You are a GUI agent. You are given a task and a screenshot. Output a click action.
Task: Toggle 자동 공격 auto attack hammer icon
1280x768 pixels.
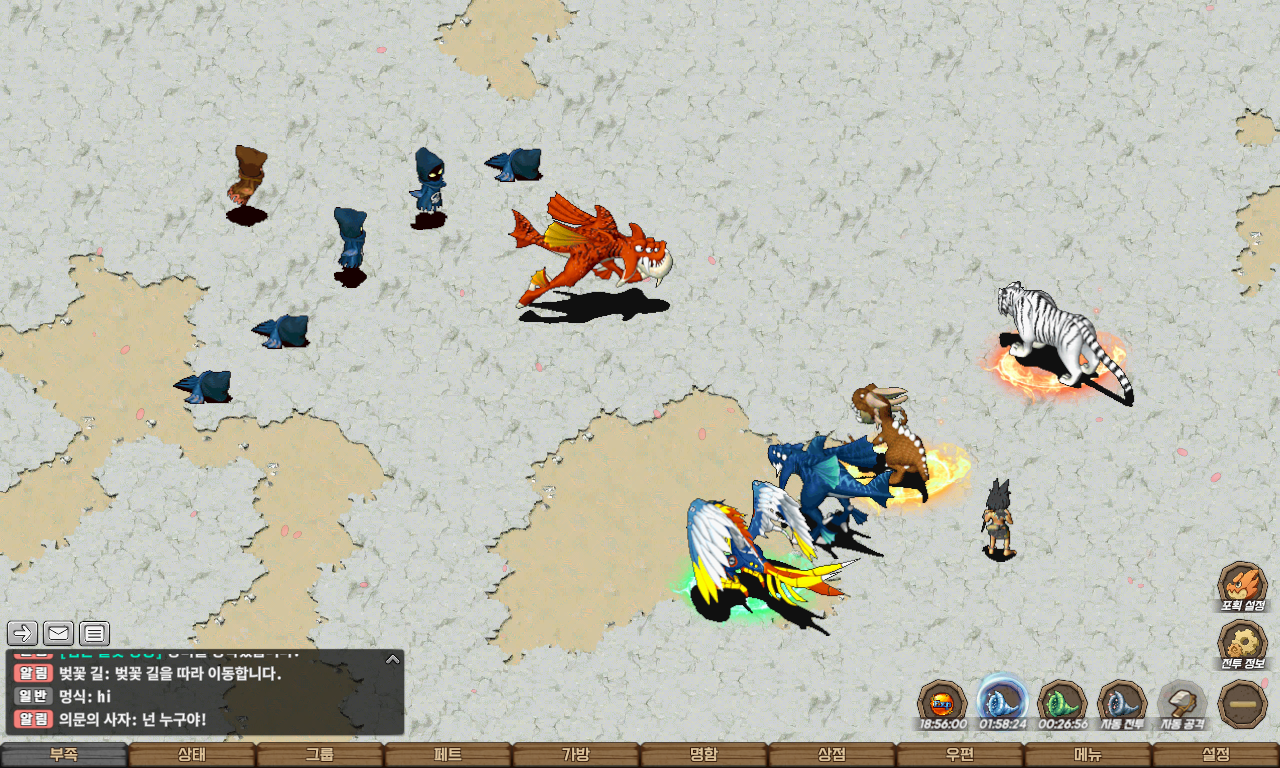pos(1183,703)
